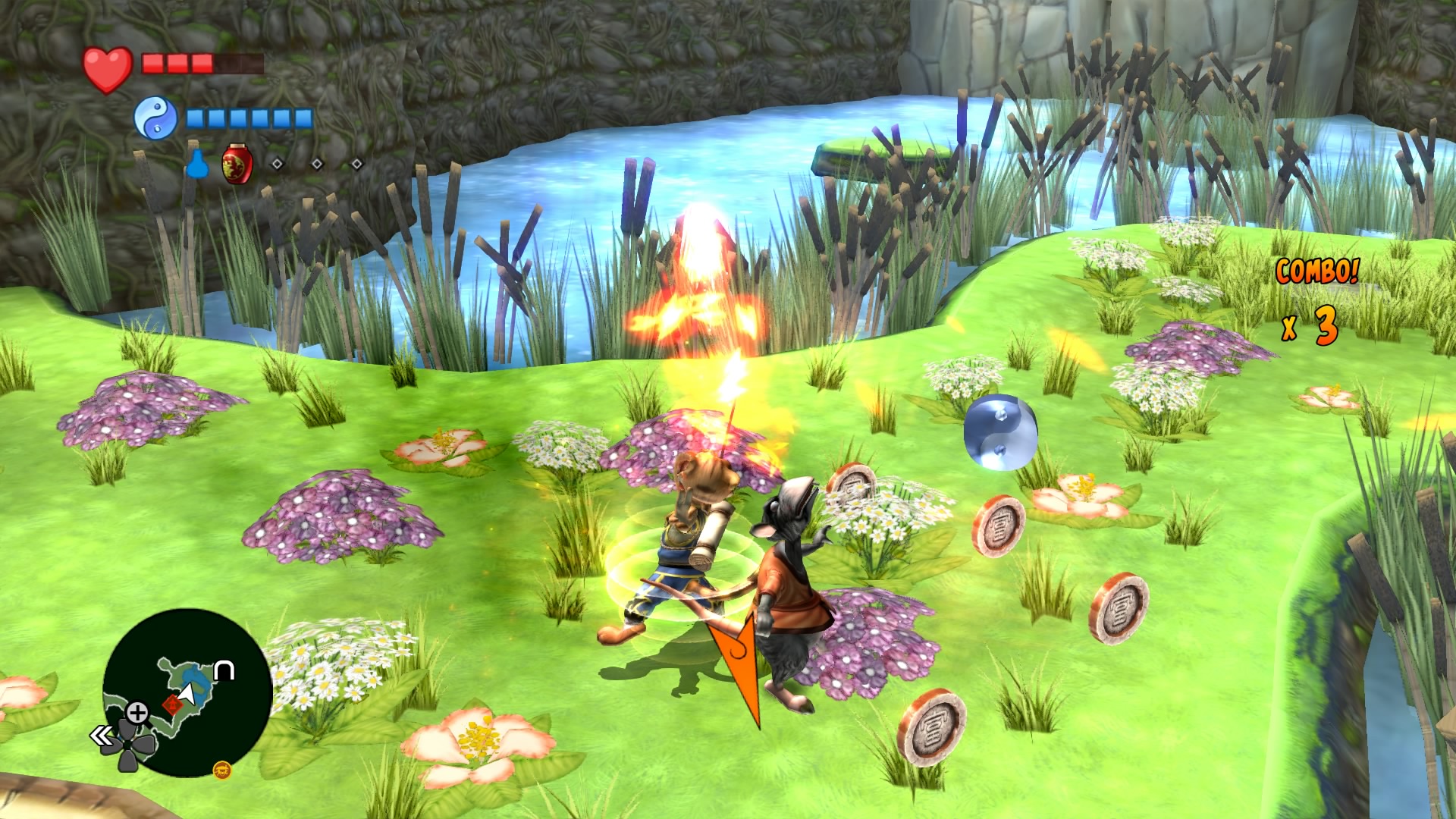Toggle the third diamond item slot
The width and height of the screenshot is (1456, 819).
click(x=357, y=164)
